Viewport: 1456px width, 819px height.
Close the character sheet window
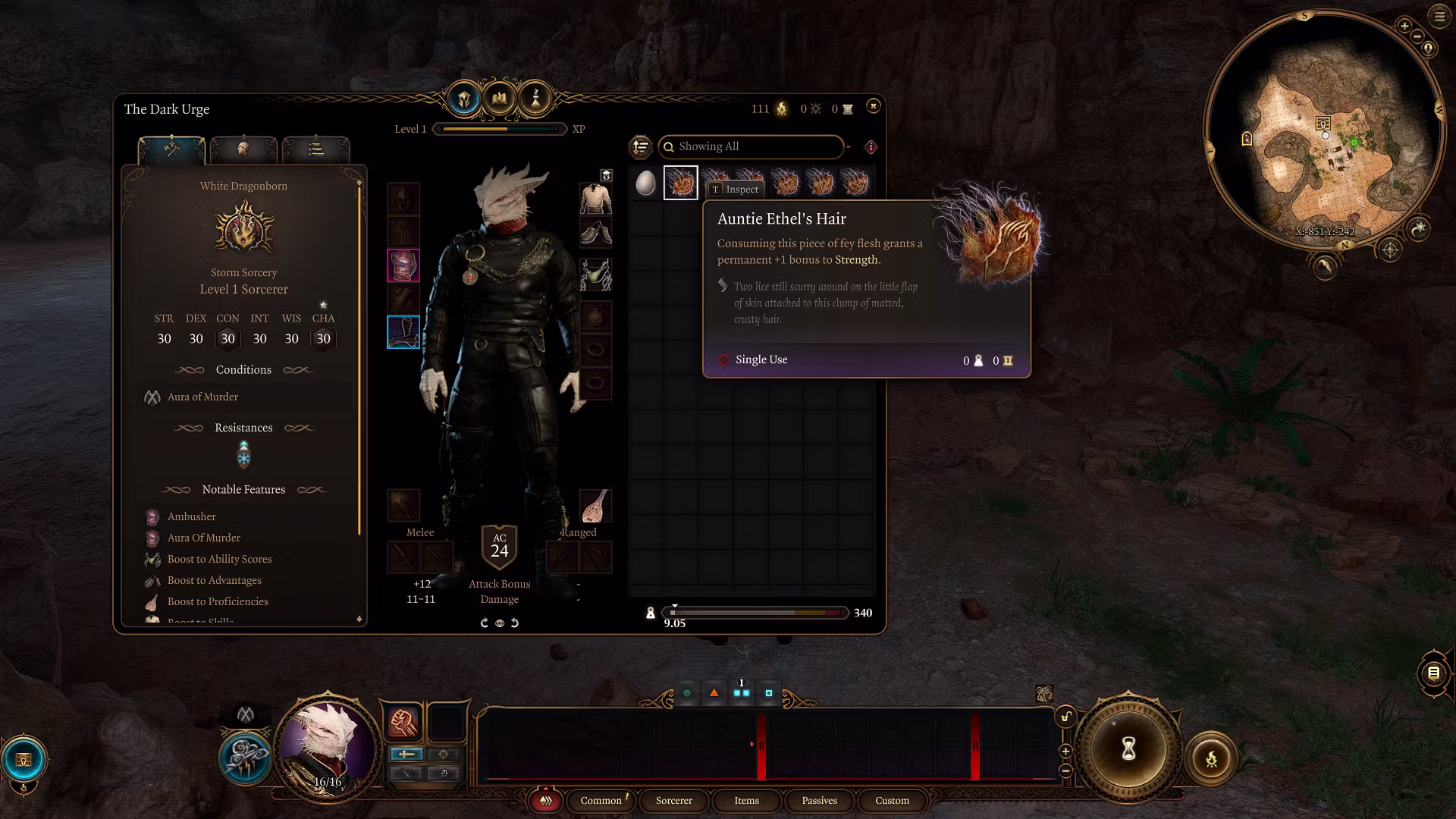click(x=873, y=107)
